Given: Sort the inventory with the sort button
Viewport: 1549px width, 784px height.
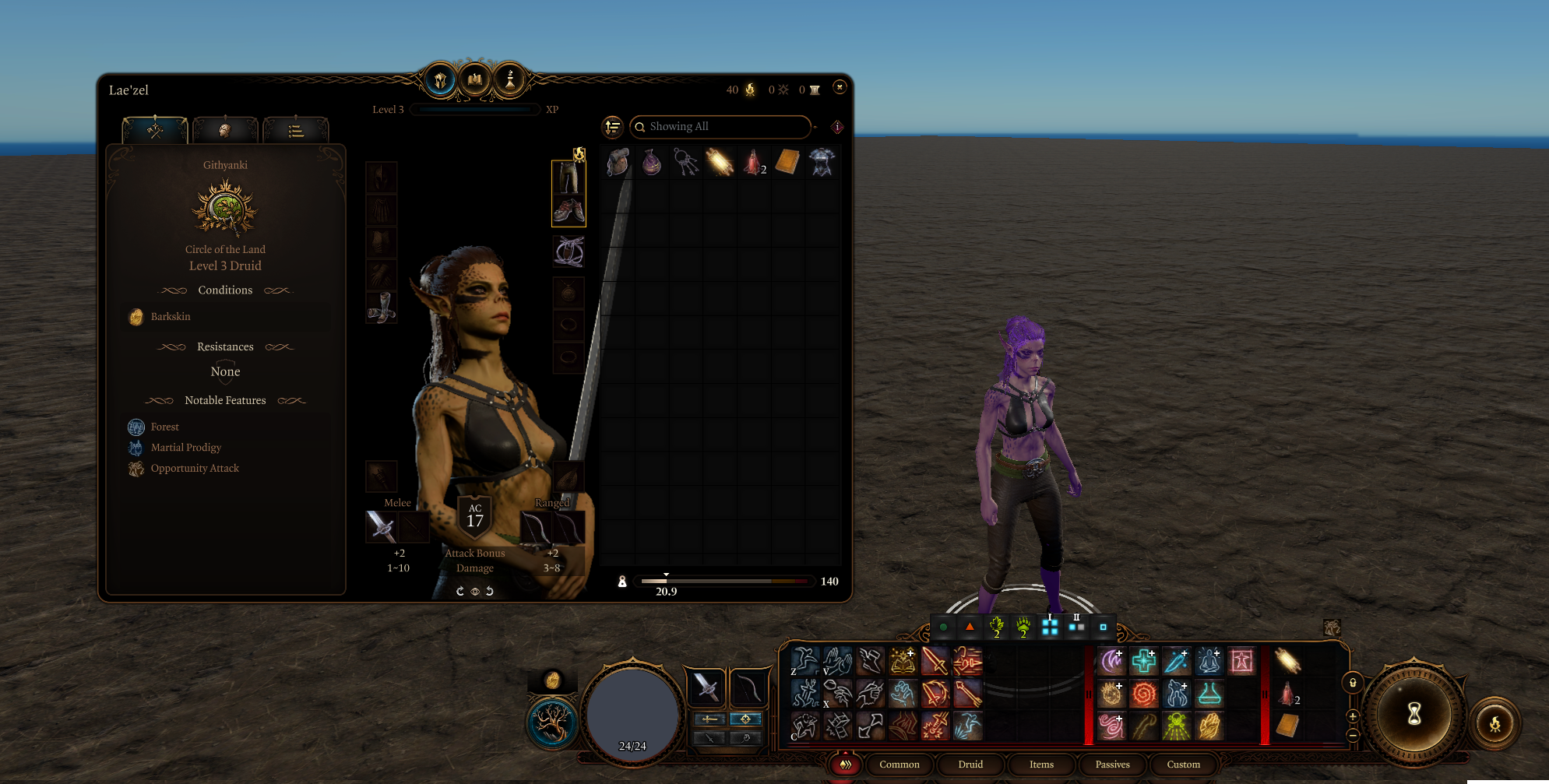Looking at the screenshot, I should click(613, 127).
